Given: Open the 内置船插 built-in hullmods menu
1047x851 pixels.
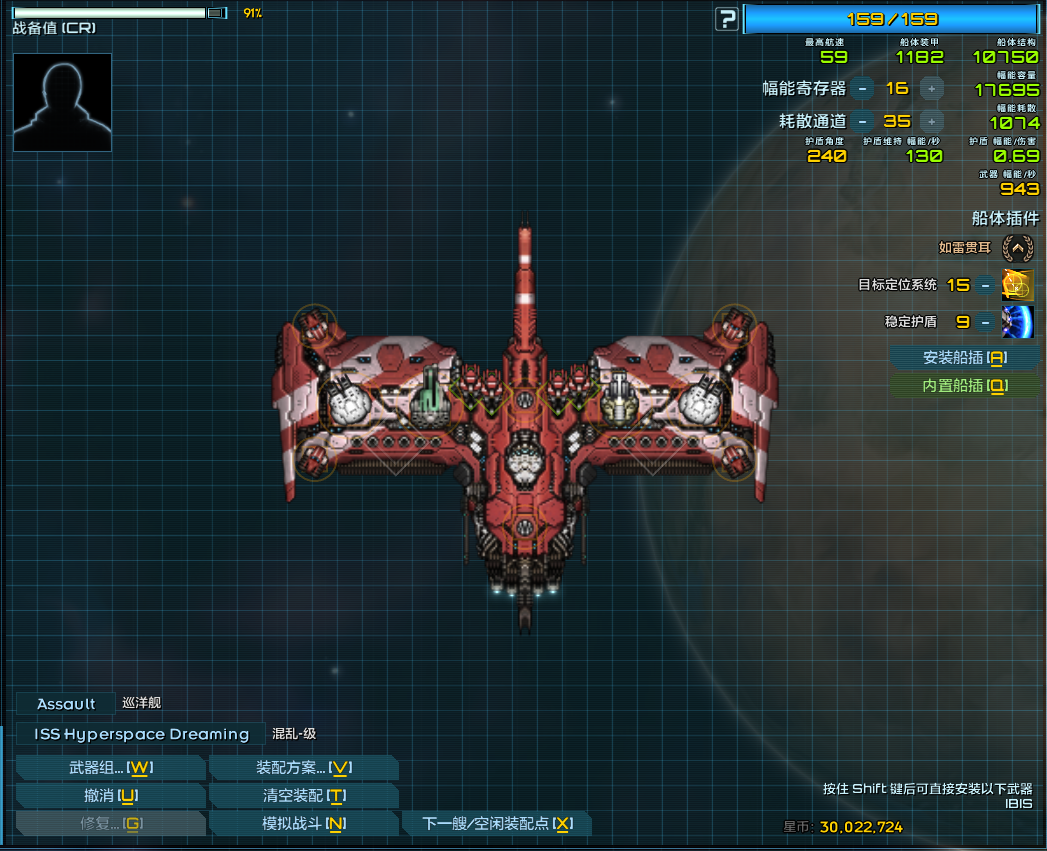Looking at the screenshot, I should coord(964,386).
